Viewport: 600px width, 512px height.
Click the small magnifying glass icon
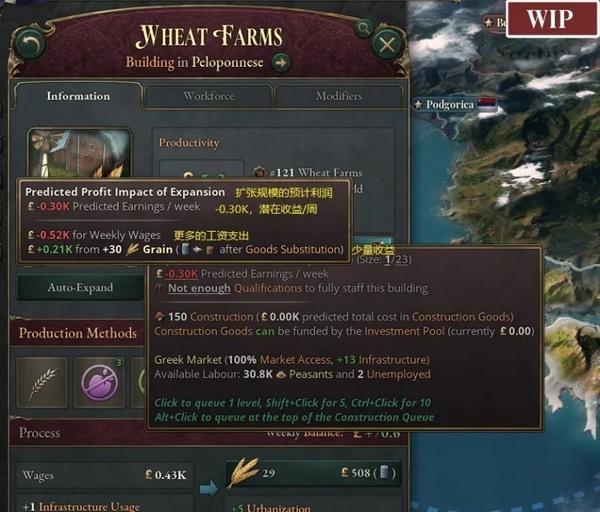[259, 171]
